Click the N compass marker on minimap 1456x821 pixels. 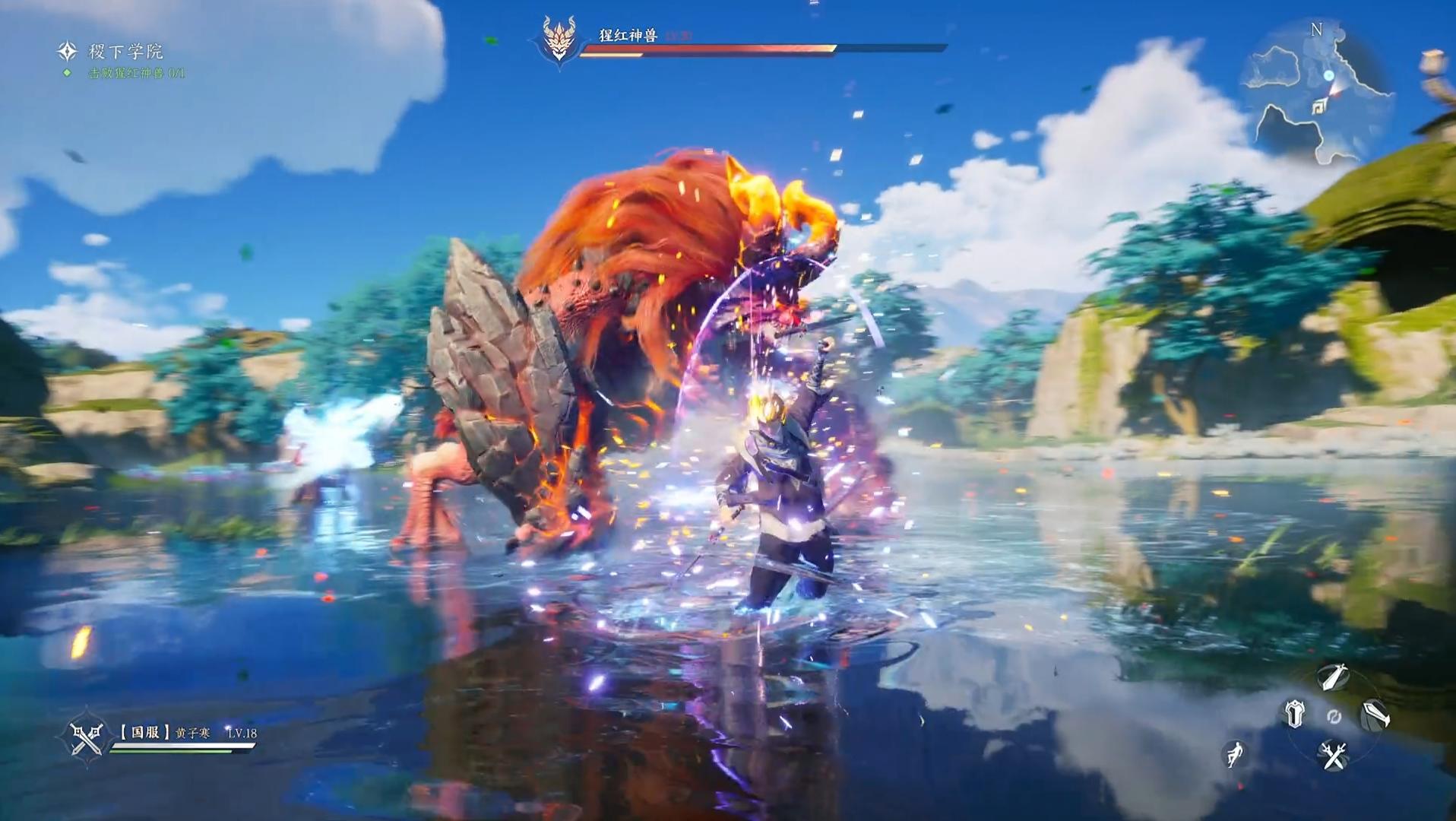1315,29
